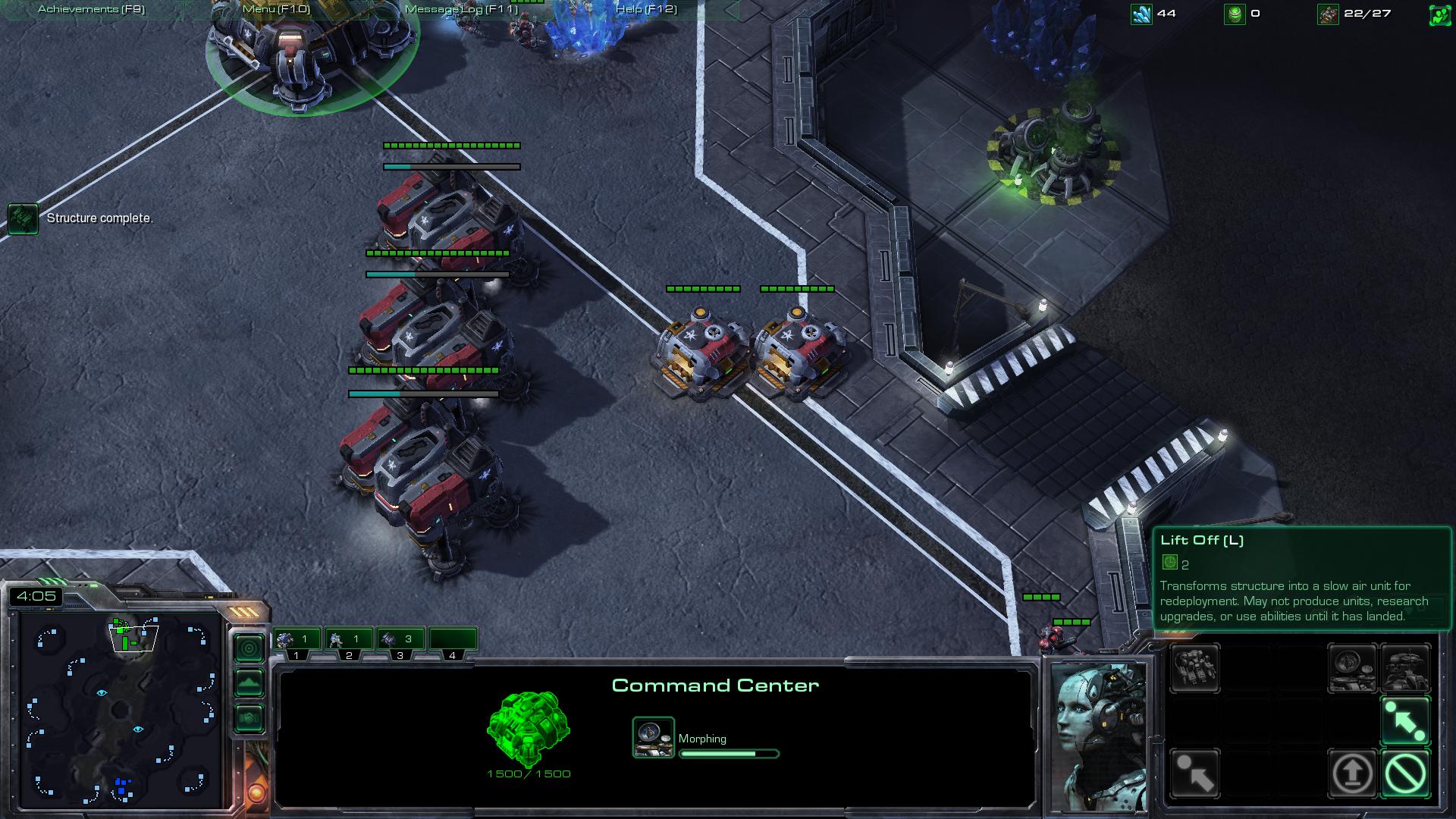Select control group 3
Viewport: 1456px width, 819px height.
(400, 640)
